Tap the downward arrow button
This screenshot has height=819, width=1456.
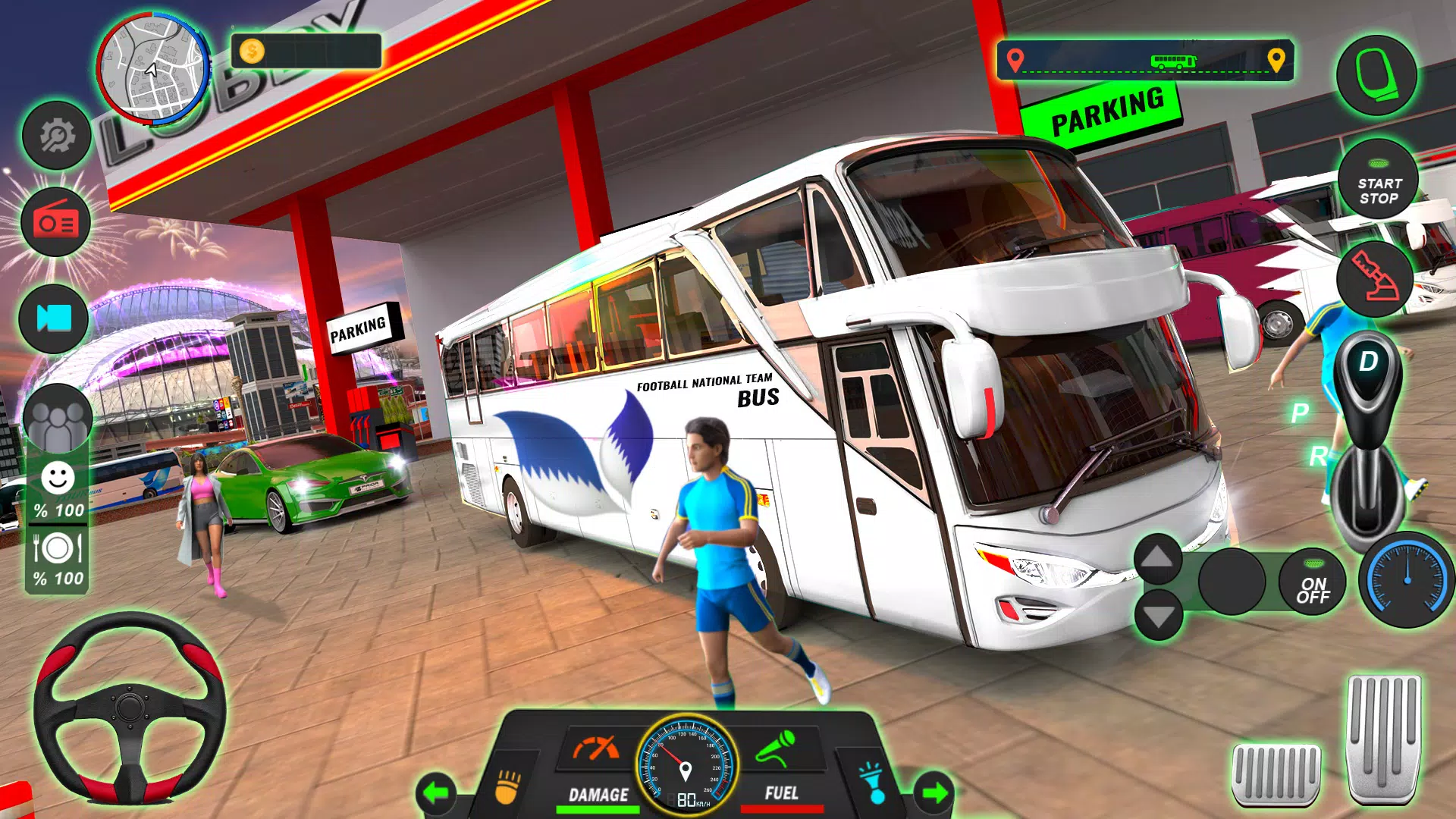(x=1158, y=616)
